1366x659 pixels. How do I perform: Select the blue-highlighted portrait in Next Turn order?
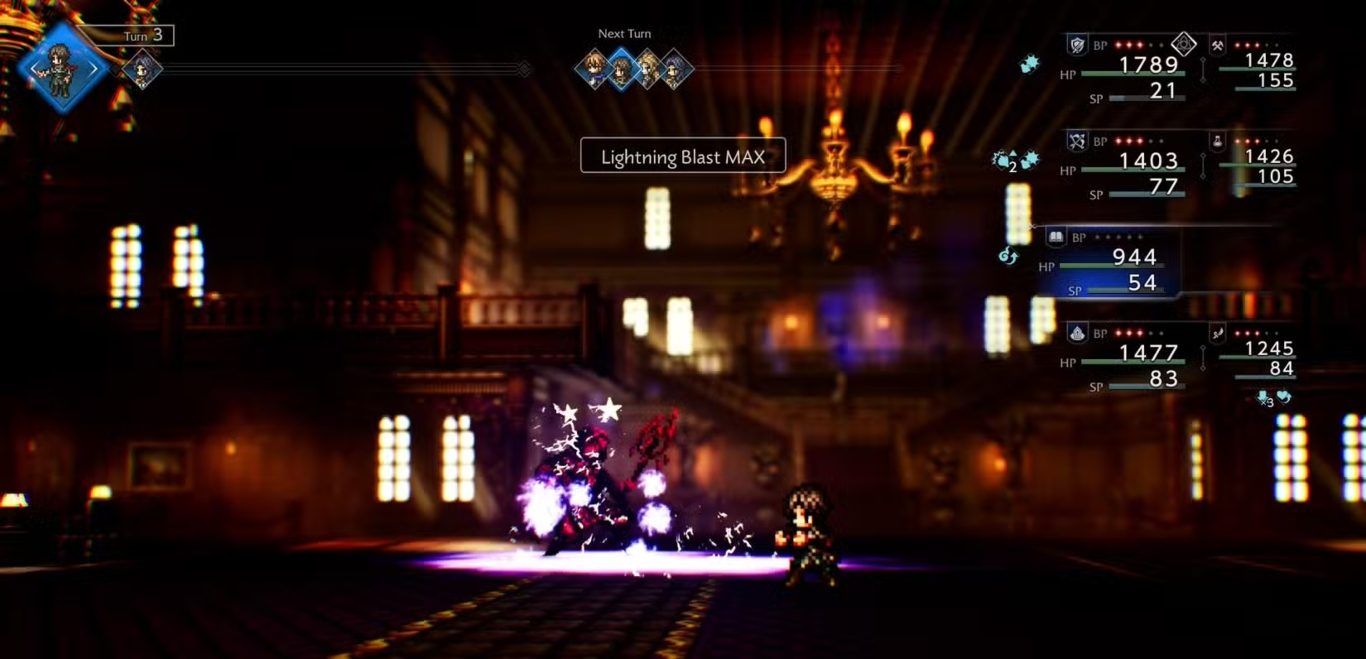[x=621, y=68]
